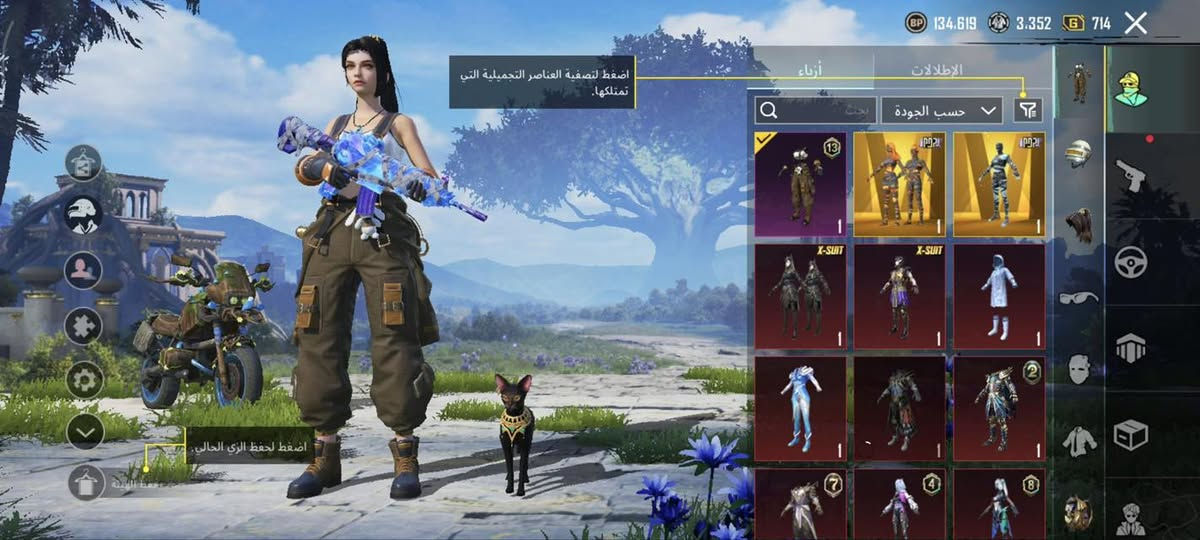Viewport: 1200px width, 540px height.
Task: Choose the white hooded coat outfit
Action: 1000,296
